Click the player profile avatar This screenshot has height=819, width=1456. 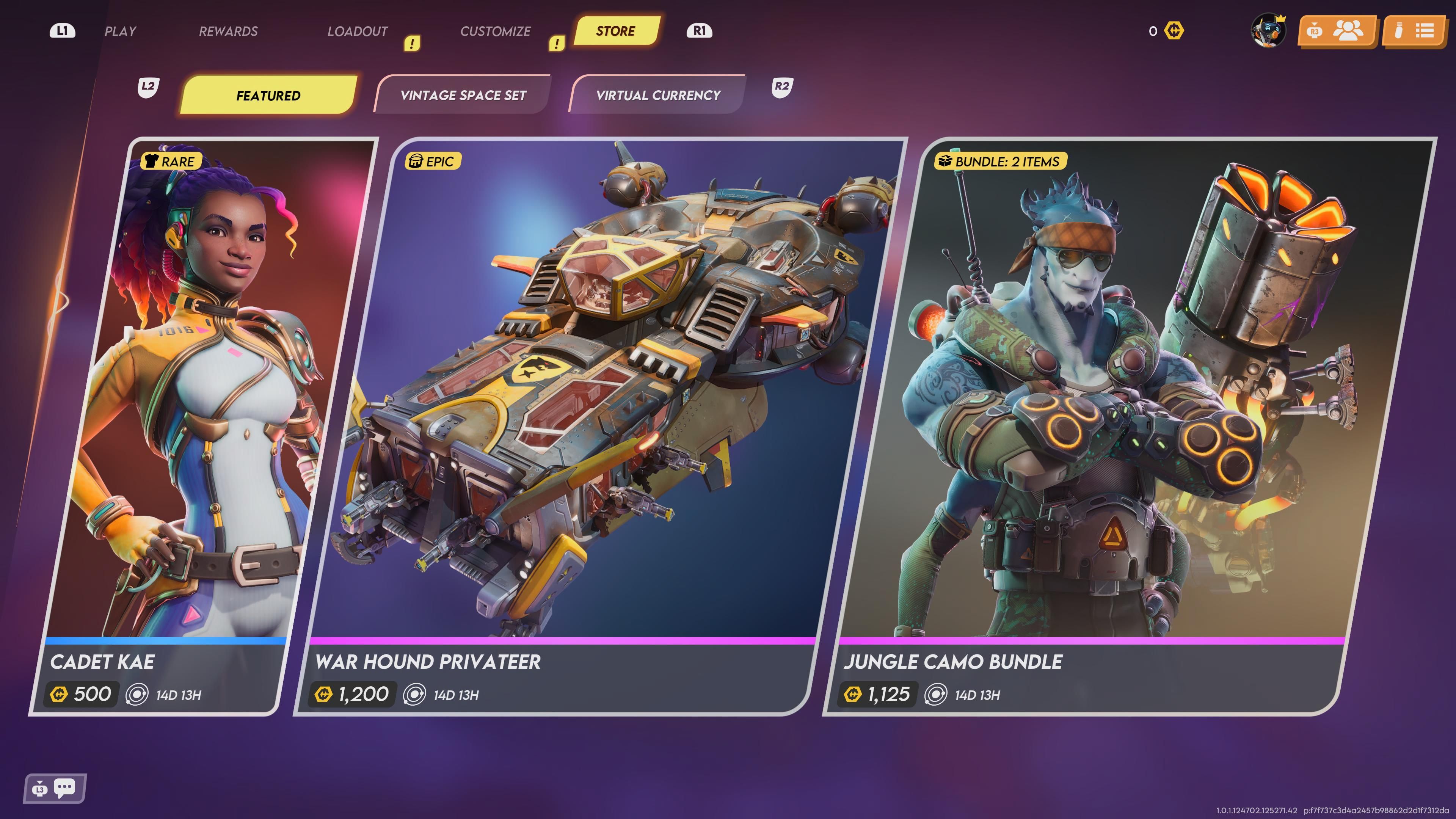[1268, 30]
